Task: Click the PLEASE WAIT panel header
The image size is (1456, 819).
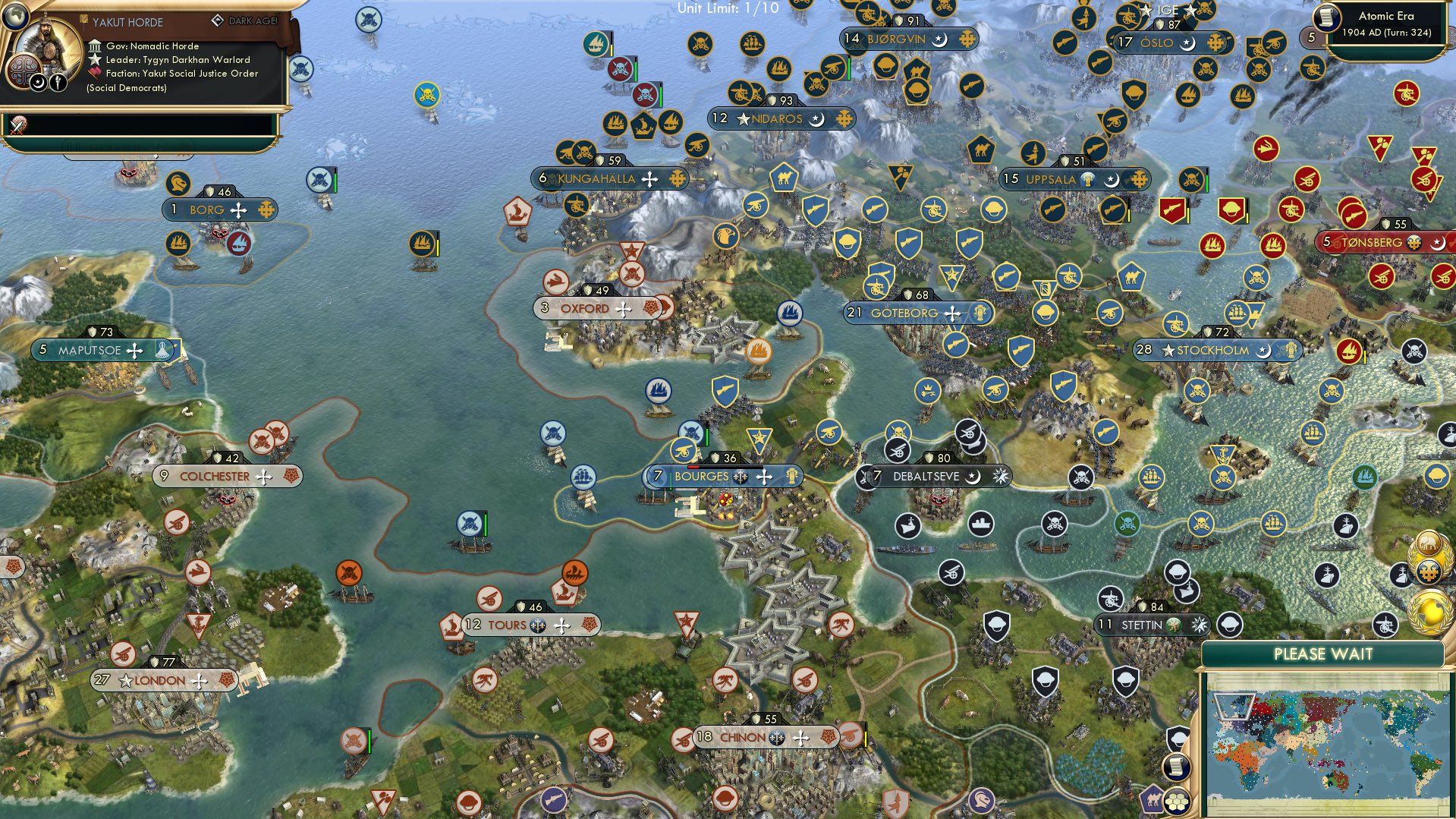Action: click(1324, 654)
